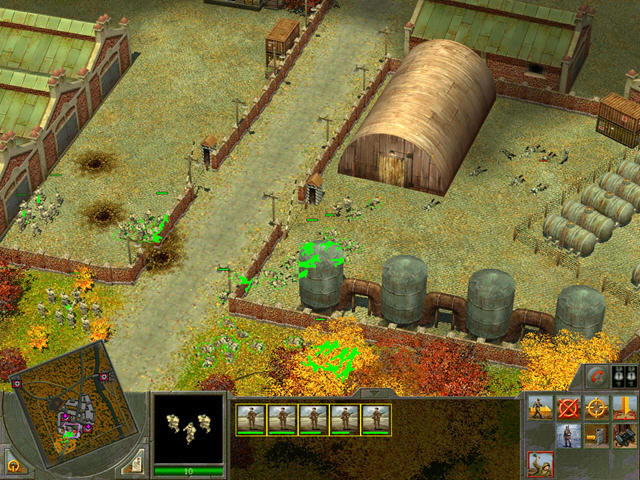Activate the stop command with the red crossed circle
The image size is (640, 480).
[x=569, y=408]
